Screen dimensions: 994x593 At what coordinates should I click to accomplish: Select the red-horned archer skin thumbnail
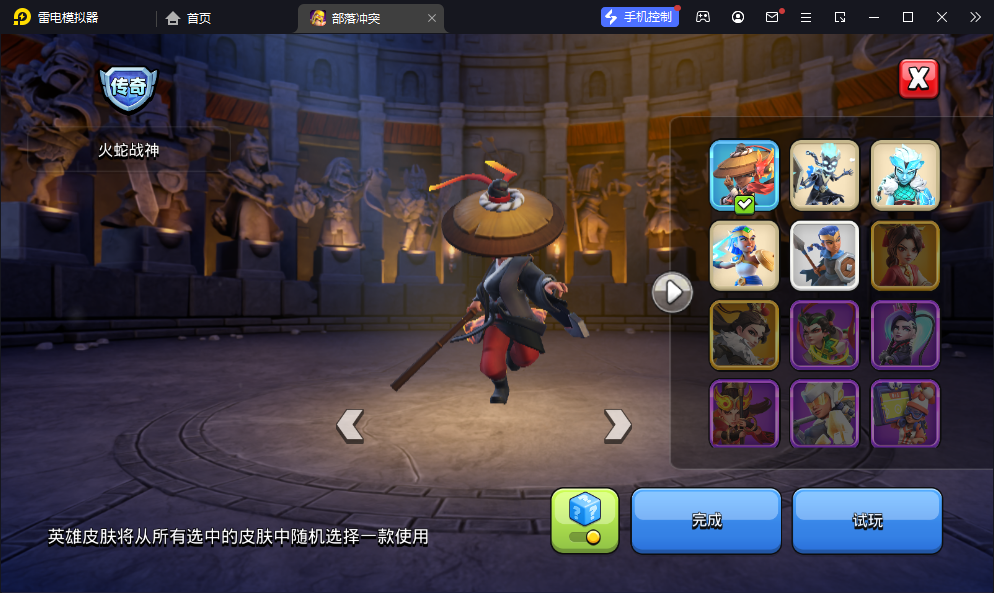744,413
